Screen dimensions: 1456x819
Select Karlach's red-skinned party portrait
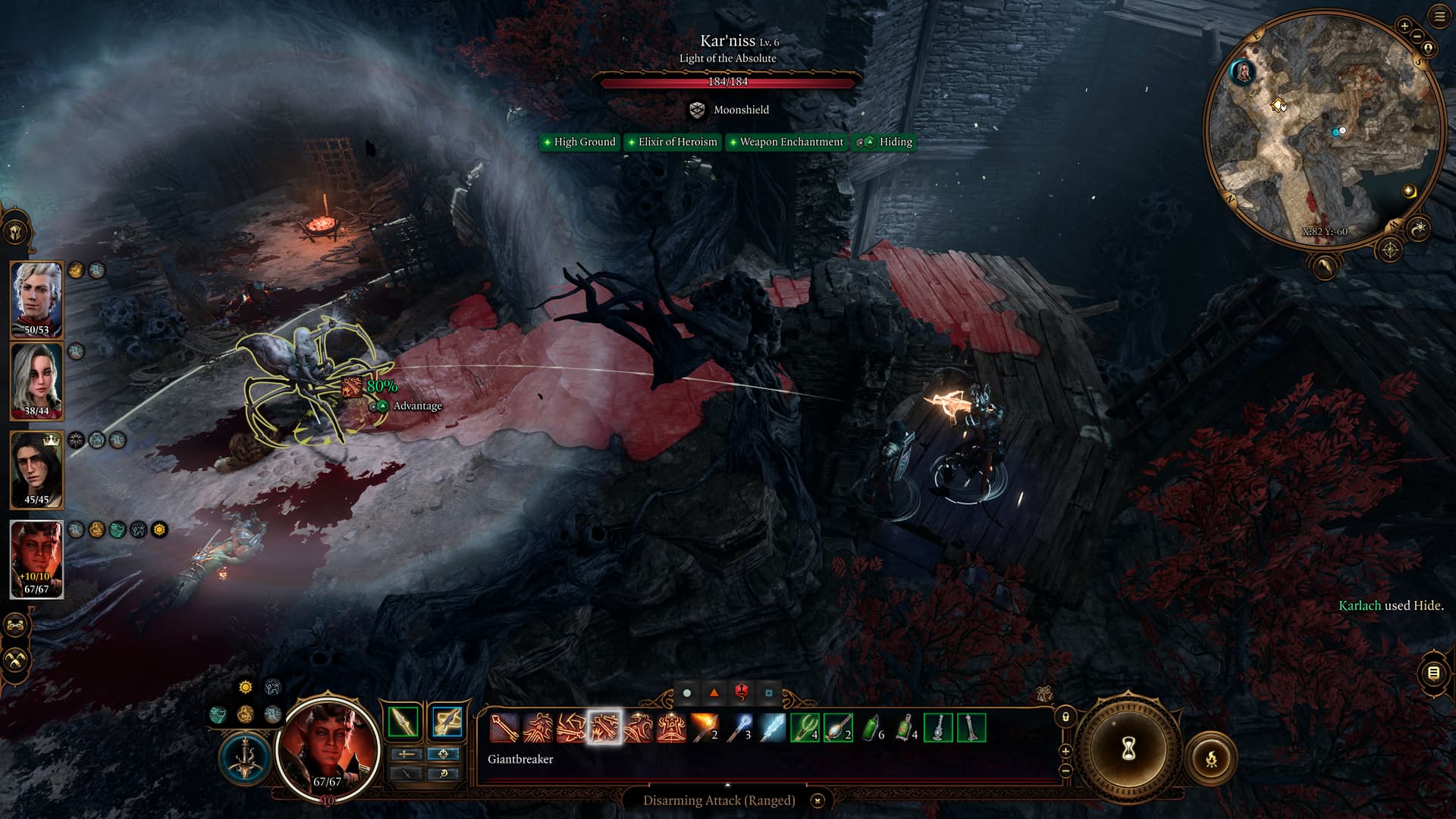(x=36, y=558)
